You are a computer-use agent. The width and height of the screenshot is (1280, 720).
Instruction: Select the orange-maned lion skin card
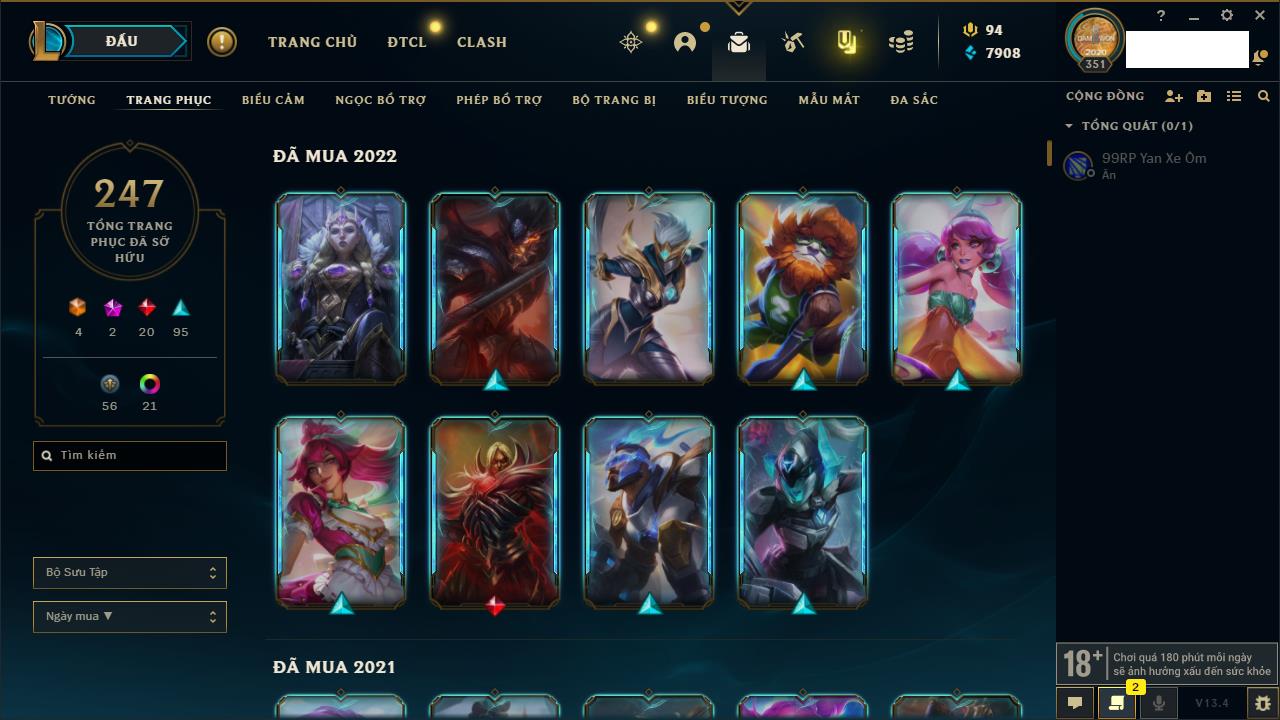pyautogui.click(x=803, y=288)
